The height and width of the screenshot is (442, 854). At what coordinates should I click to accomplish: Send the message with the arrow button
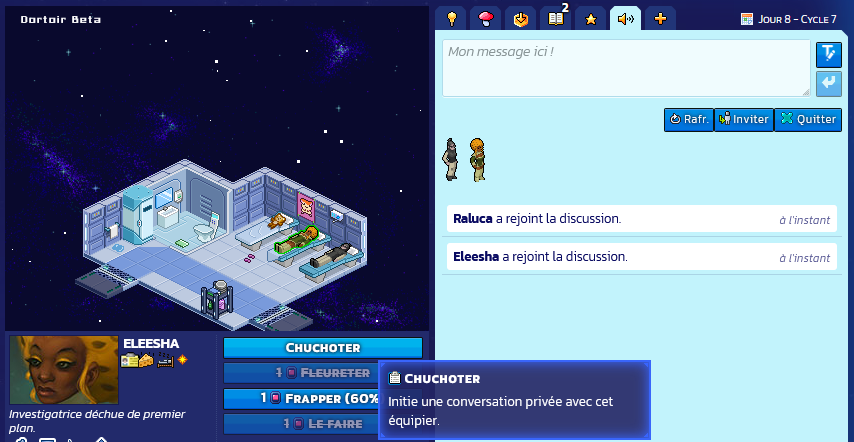tap(828, 83)
